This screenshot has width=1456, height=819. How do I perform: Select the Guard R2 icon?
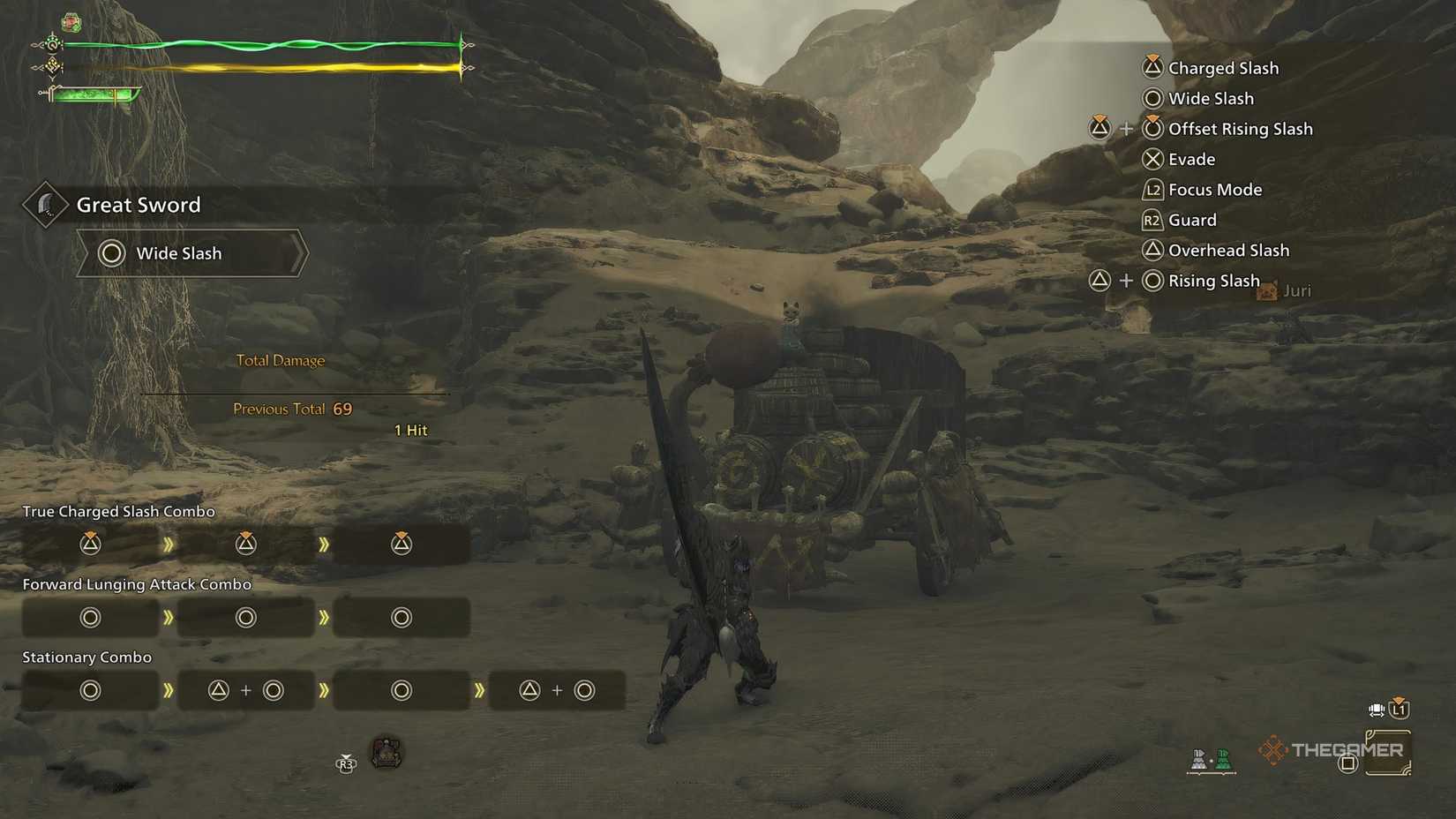(1152, 220)
